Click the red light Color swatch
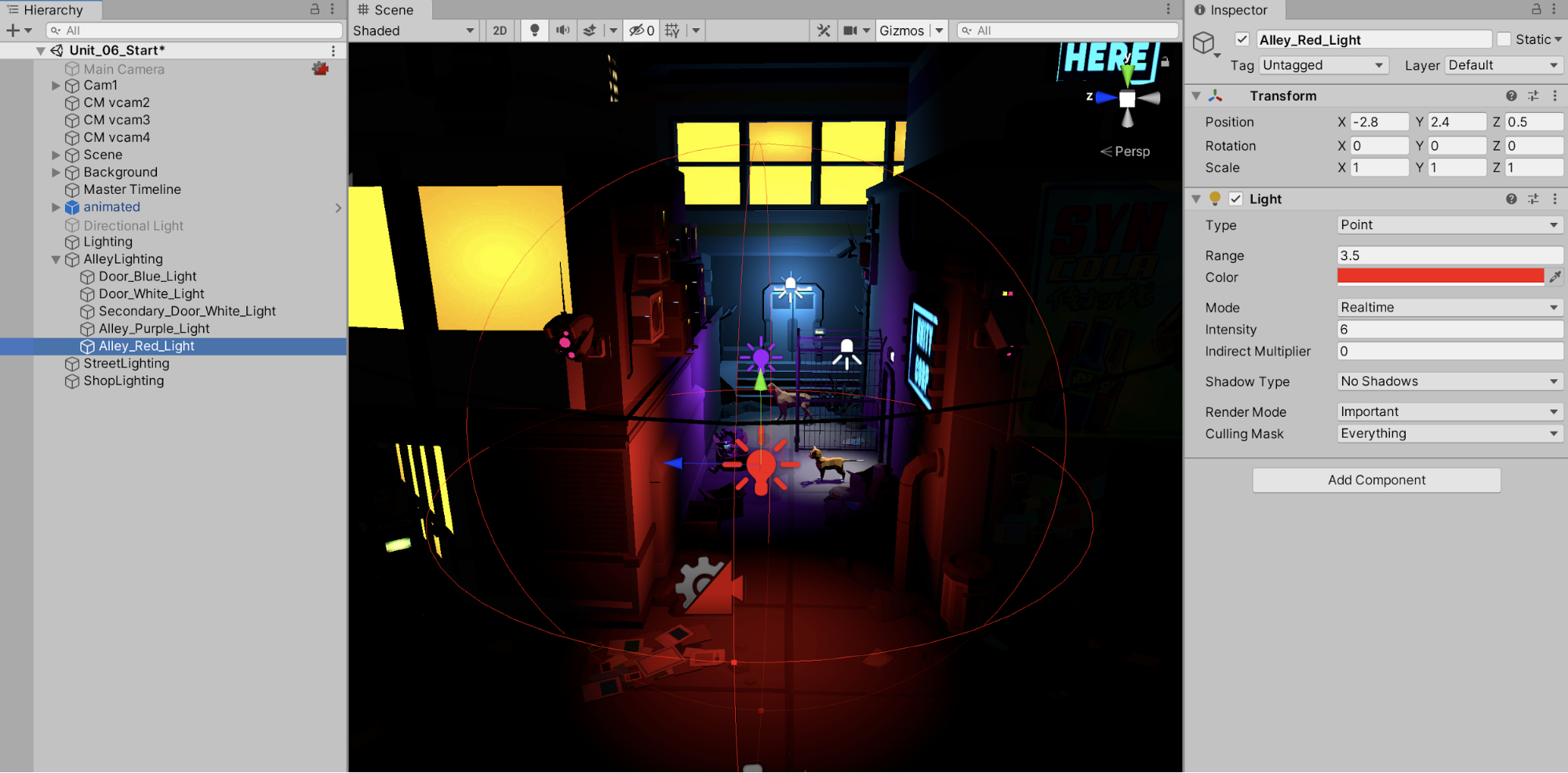Image resolution: width=1568 pixels, height=773 pixels. pos(1439,276)
